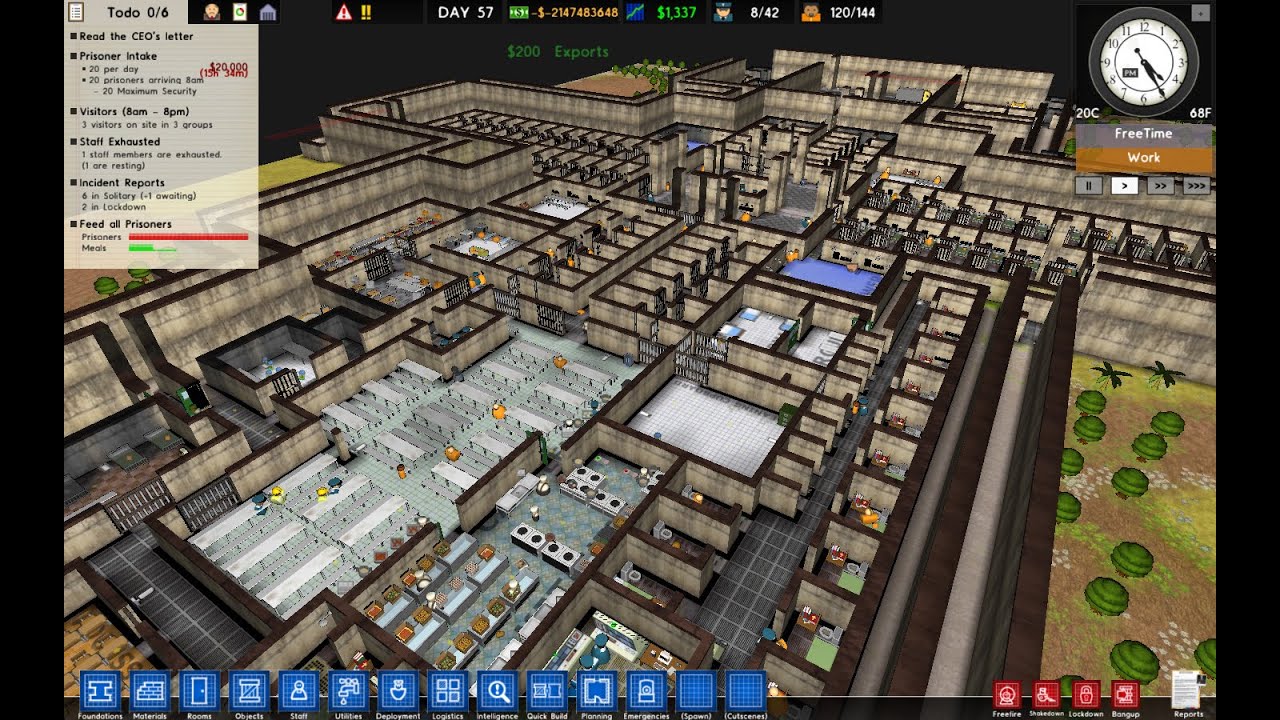
Task: Open the Reports clipboard
Action: pos(1188,690)
